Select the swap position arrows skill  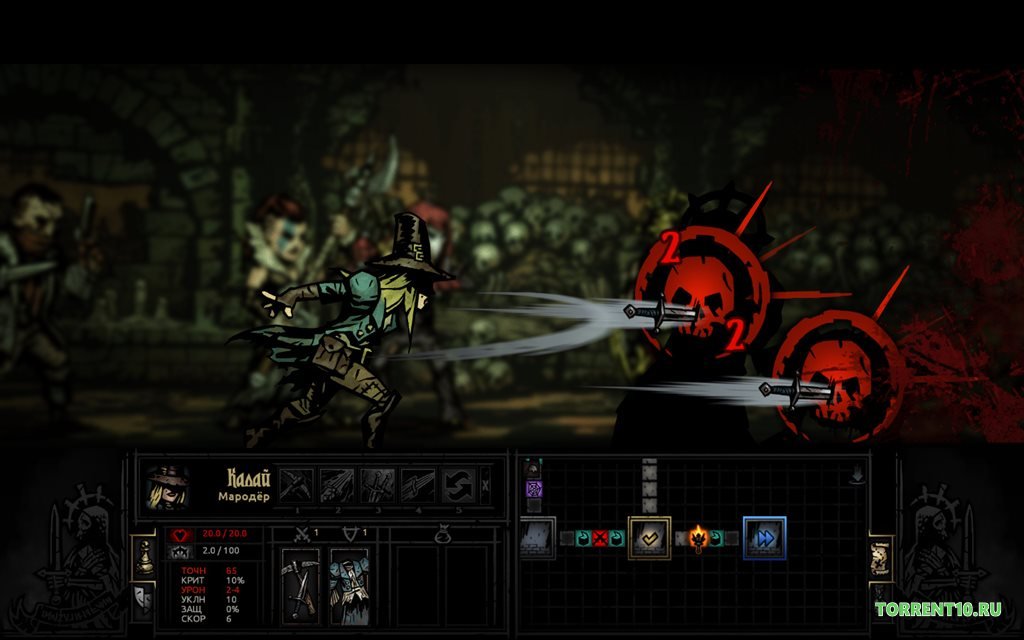click(457, 486)
